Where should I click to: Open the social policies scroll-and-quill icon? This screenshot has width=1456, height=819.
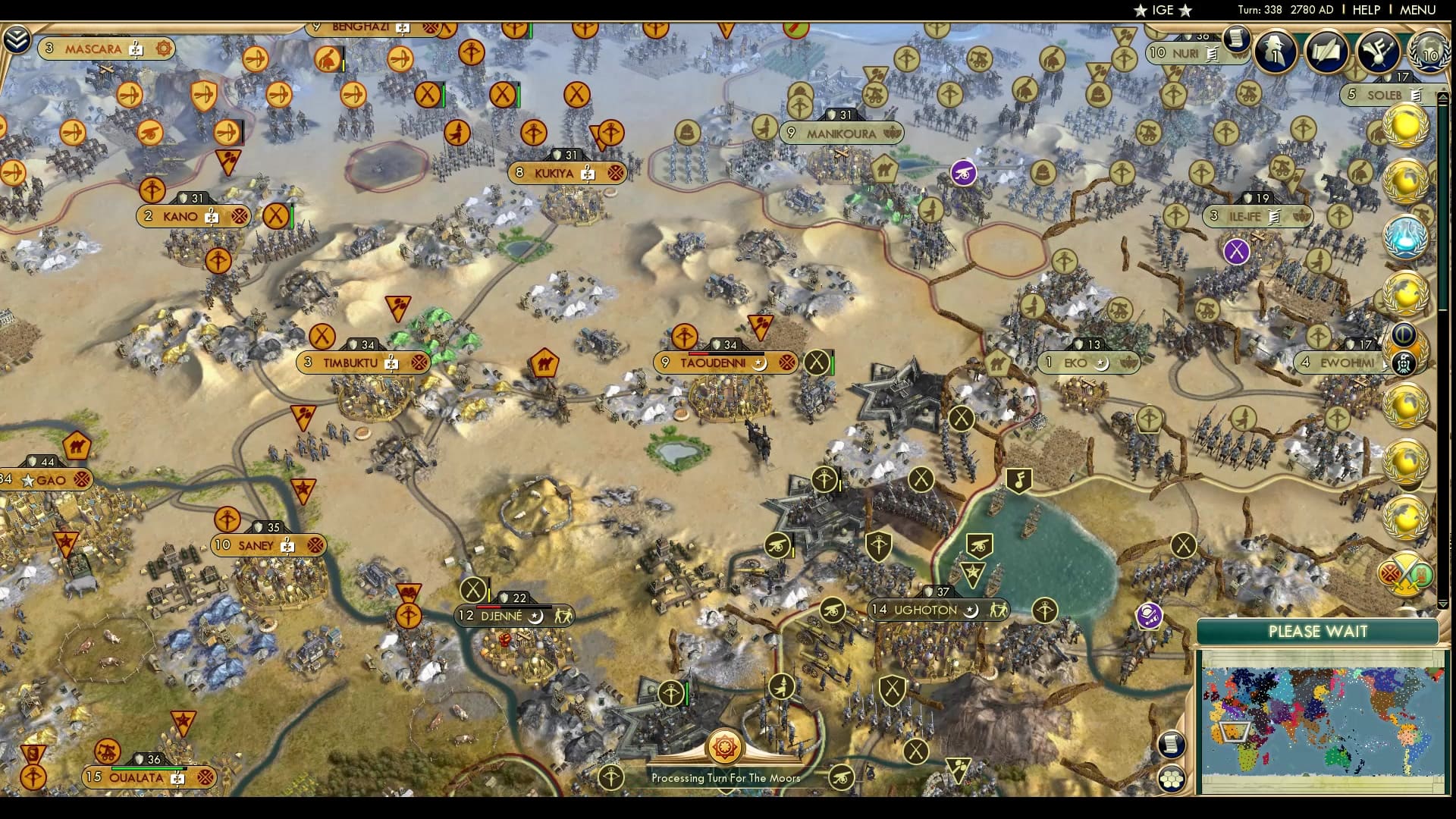(1326, 52)
